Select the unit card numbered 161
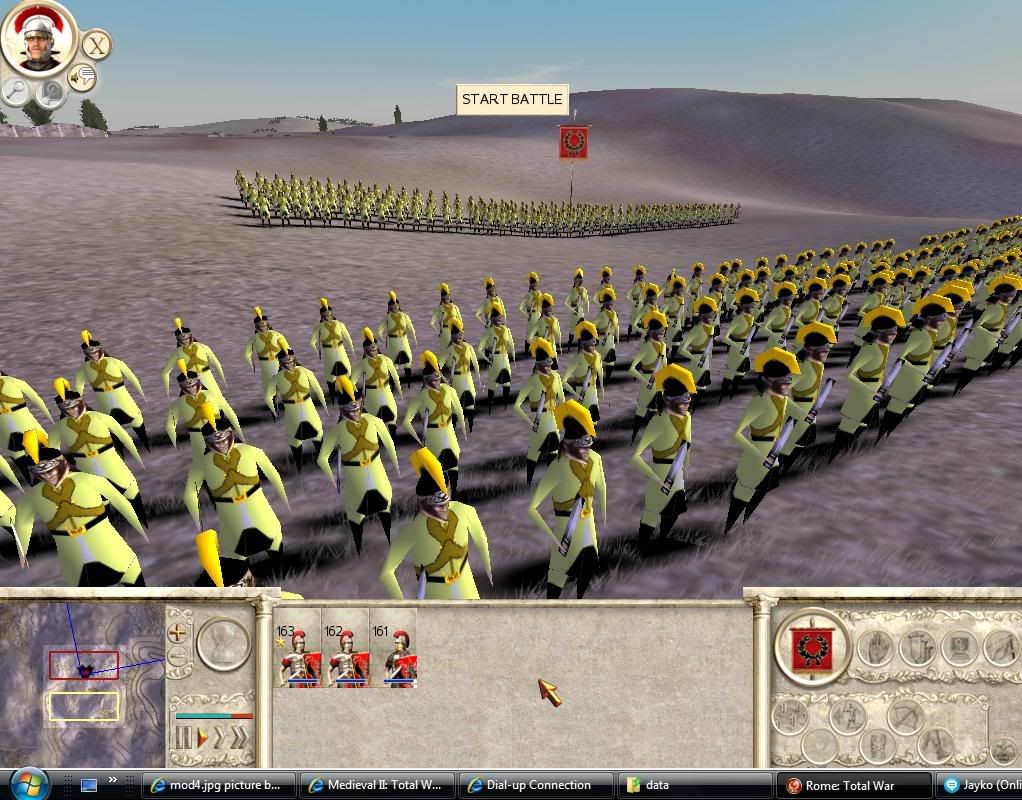The height and width of the screenshot is (800, 1022). 393,648
